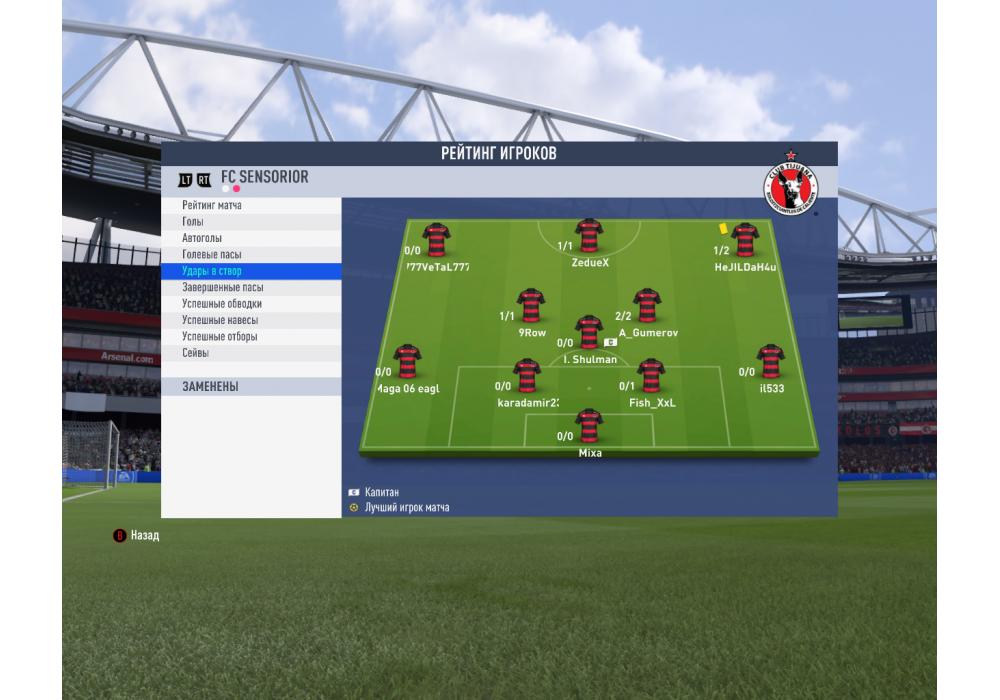This screenshot has height=700, width=1000.
Task: Click goalkeeper Mixa on the pitch
Action: 589,426
